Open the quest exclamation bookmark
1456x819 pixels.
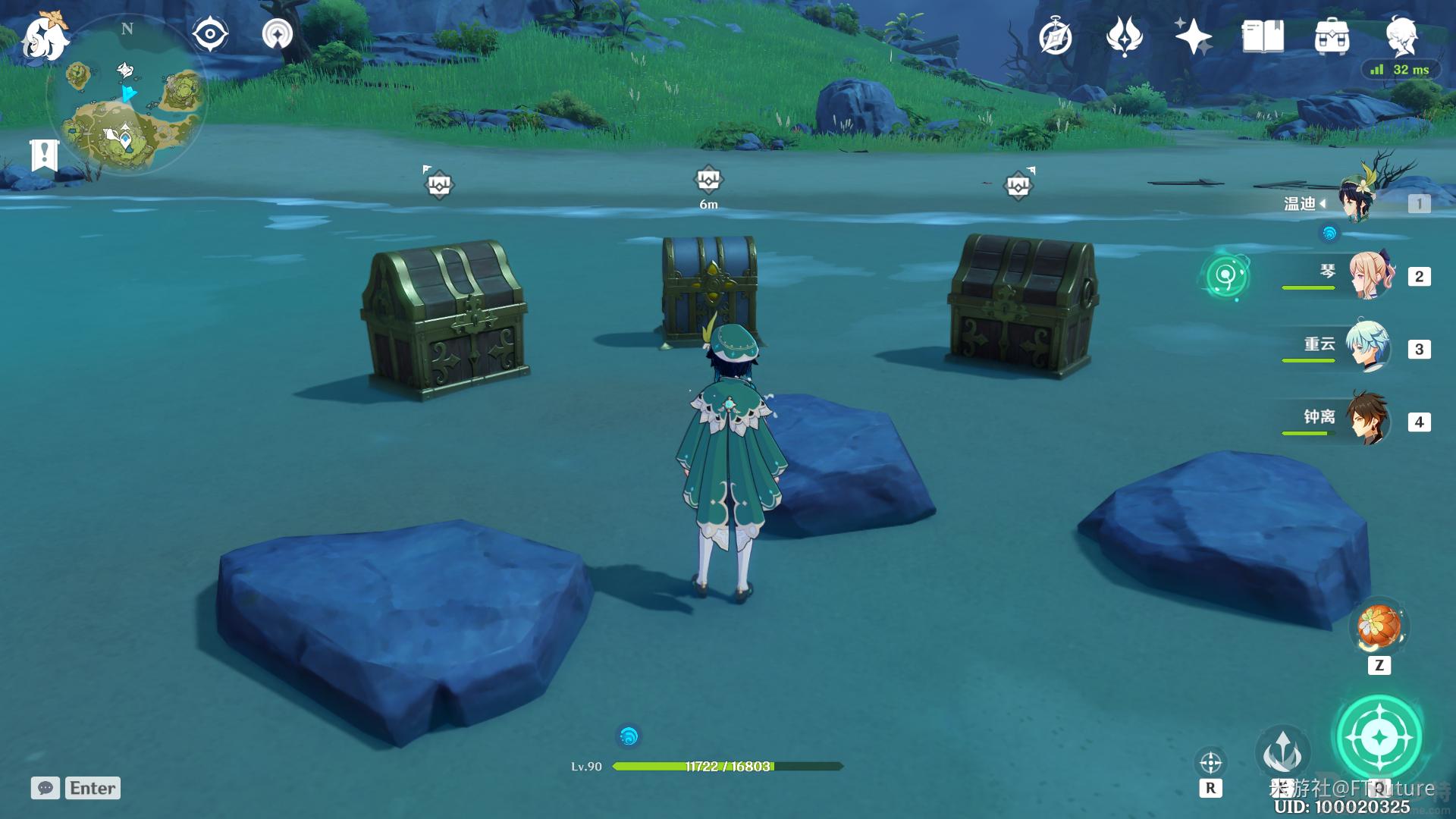[x=44, y=155]
